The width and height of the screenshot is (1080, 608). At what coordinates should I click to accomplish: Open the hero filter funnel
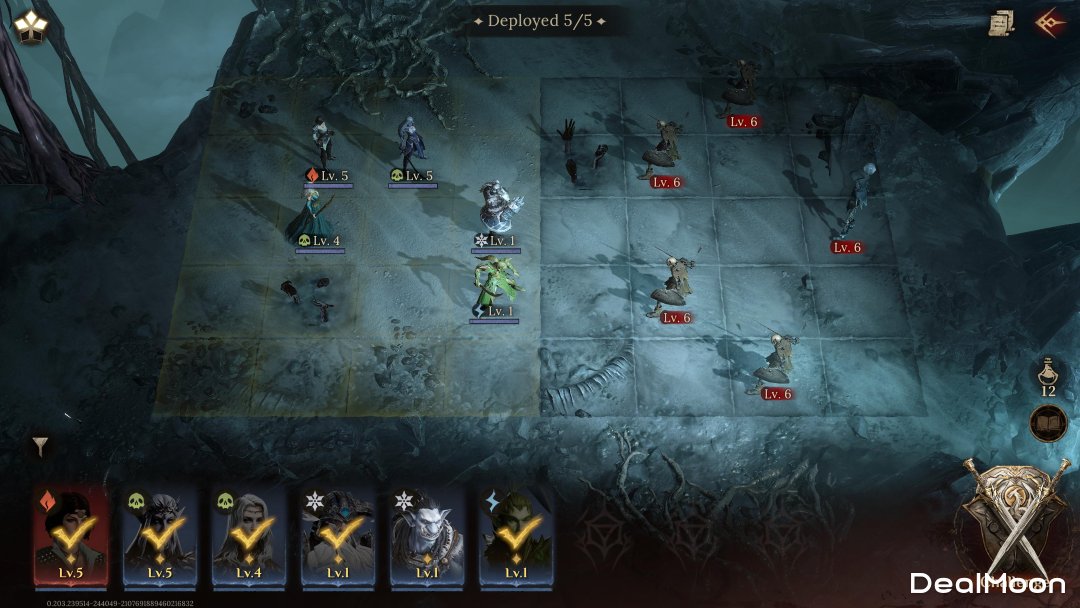pyautogui.click(x=40, y=446)
